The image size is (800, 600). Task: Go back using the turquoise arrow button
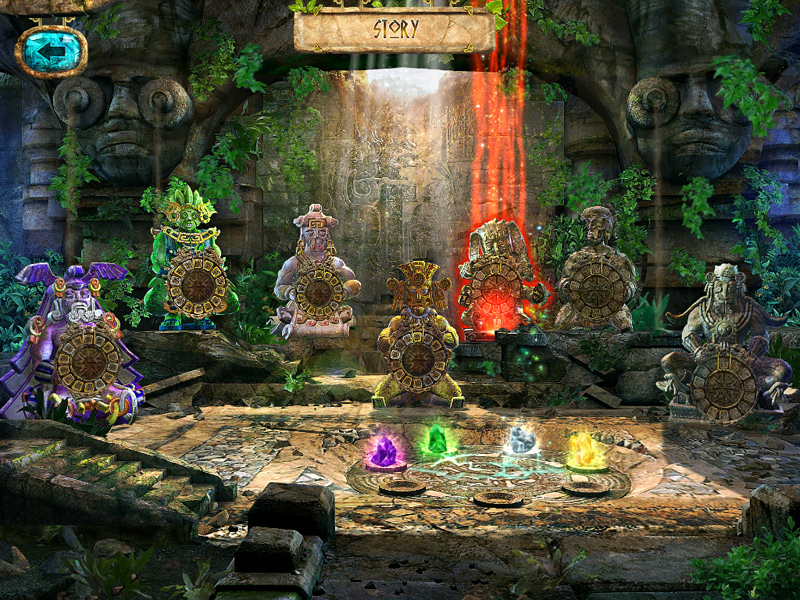(50, 50)
